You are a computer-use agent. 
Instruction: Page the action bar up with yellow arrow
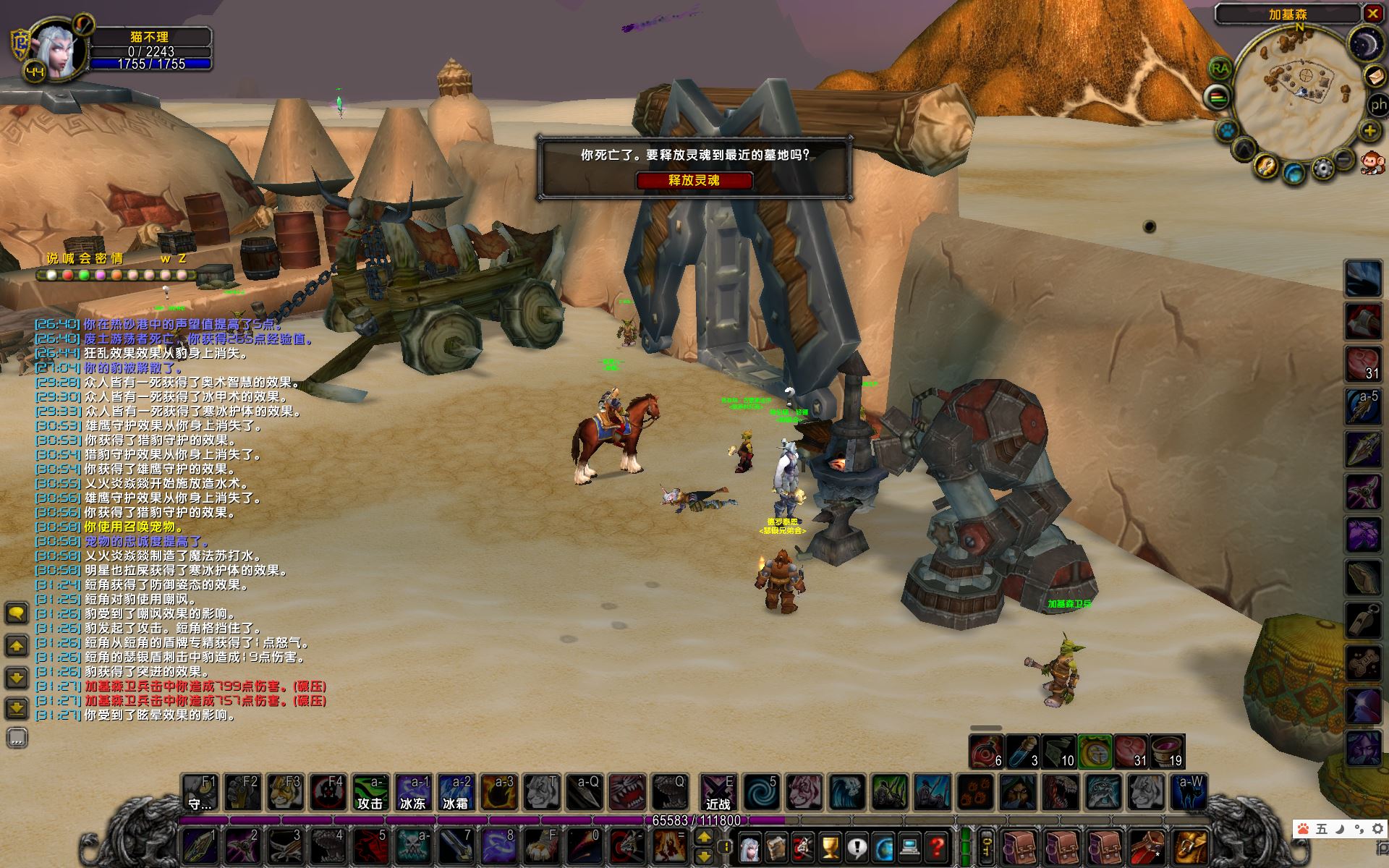point(704,837)
